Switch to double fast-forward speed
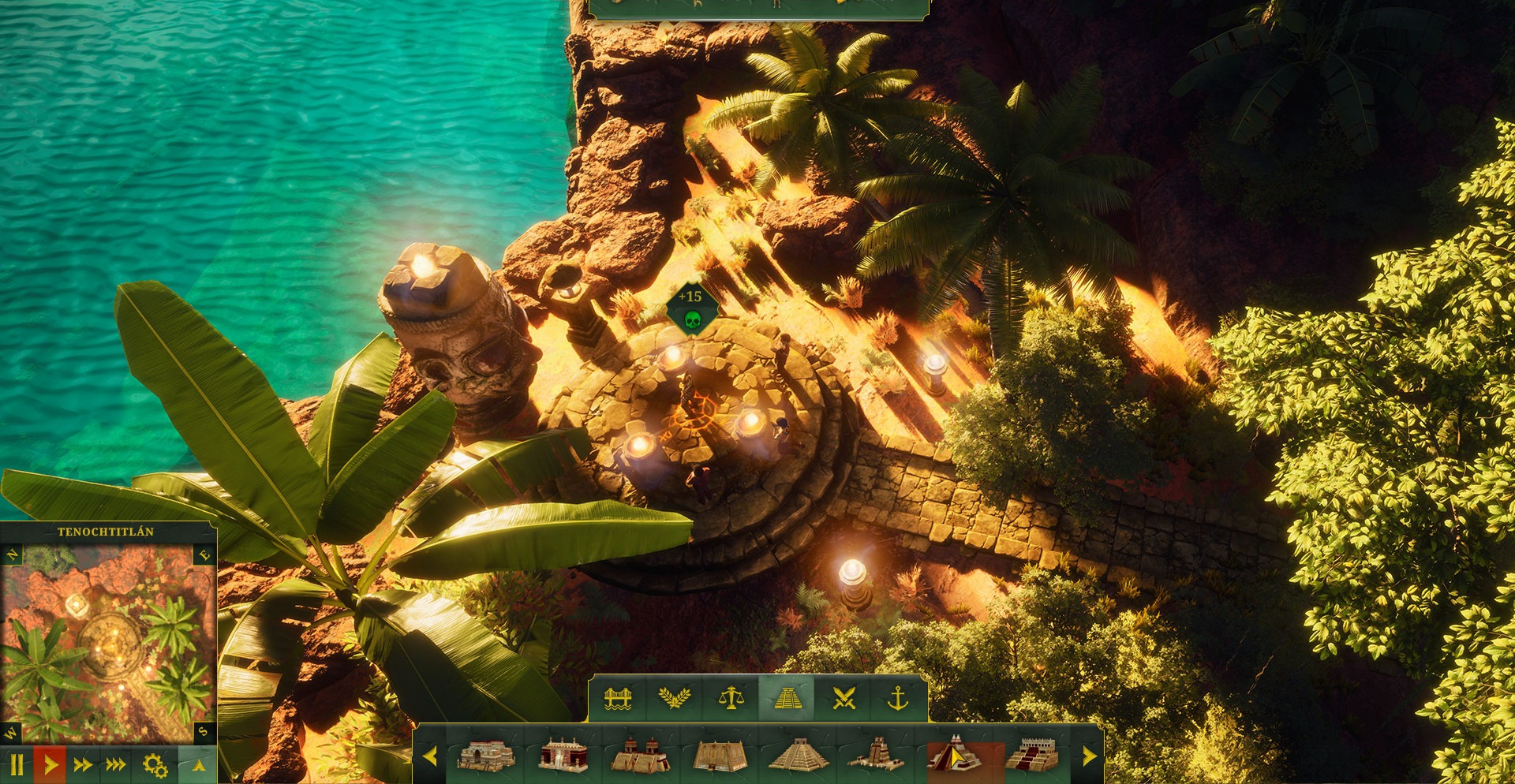Viewport: 1515px width, 784px height. tap(83, 764)
